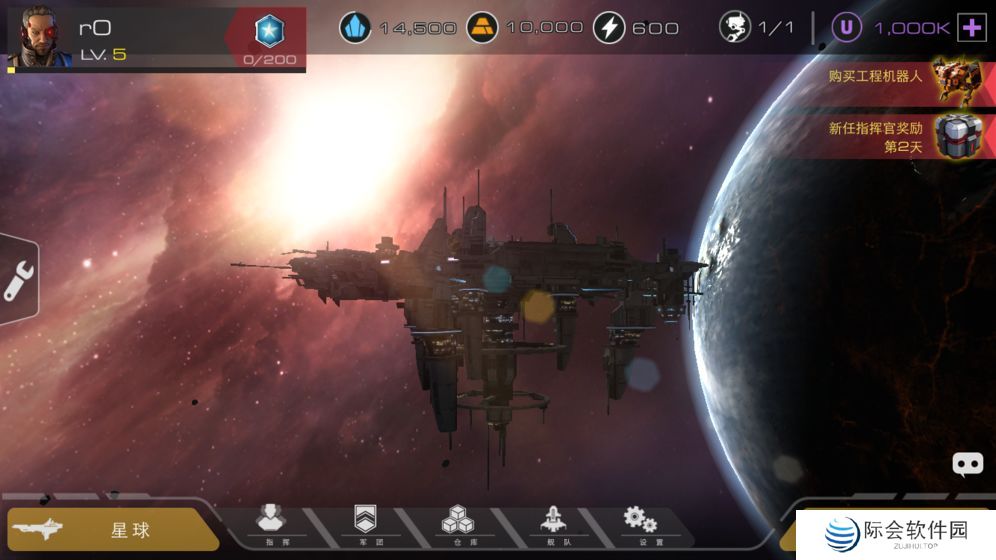This screenshot has height=560, width=996.
Task: Open the 舰队 fleet menu
Action: (551, 524)
